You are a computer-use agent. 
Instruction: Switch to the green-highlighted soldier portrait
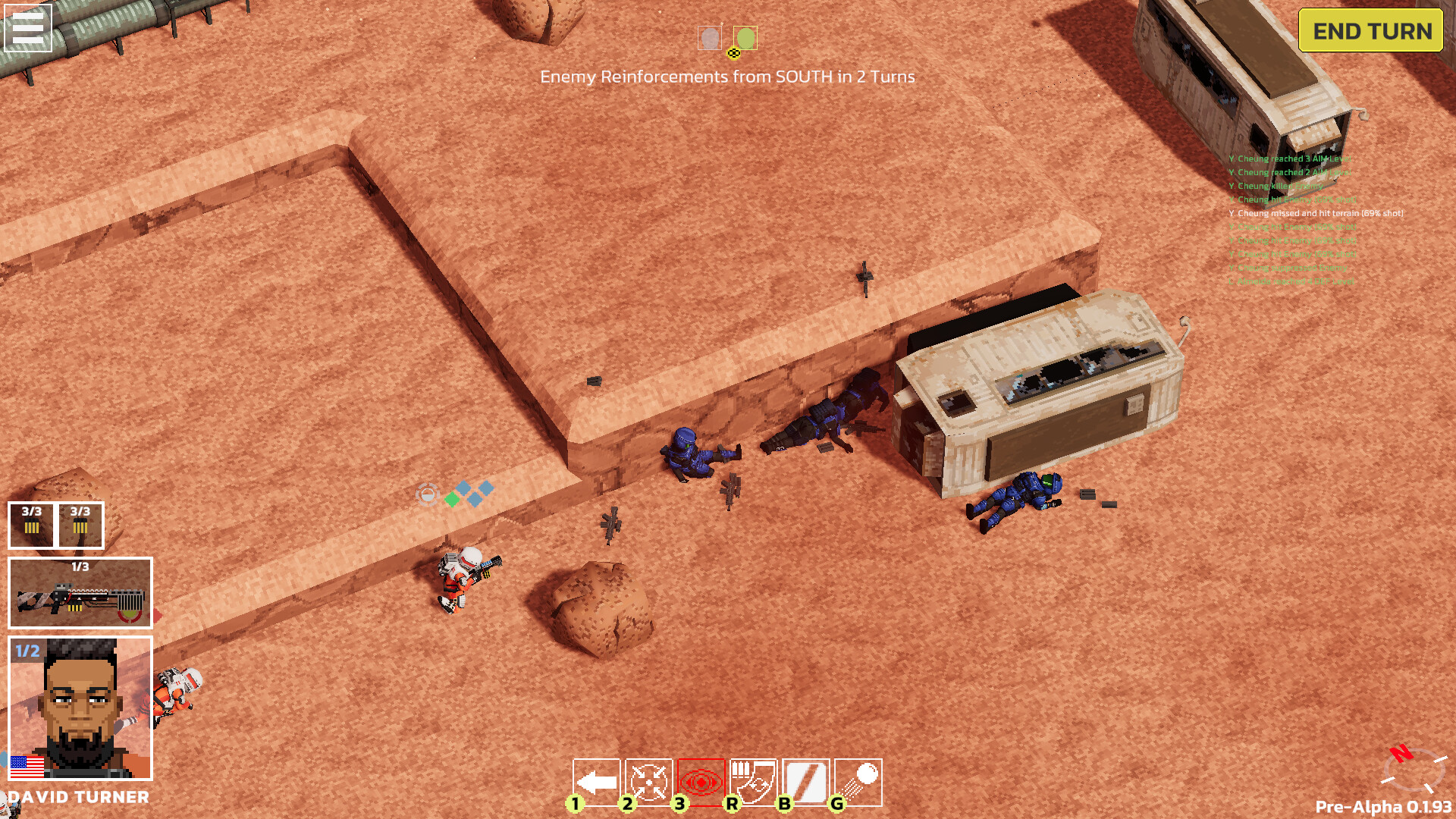point(745,37)
